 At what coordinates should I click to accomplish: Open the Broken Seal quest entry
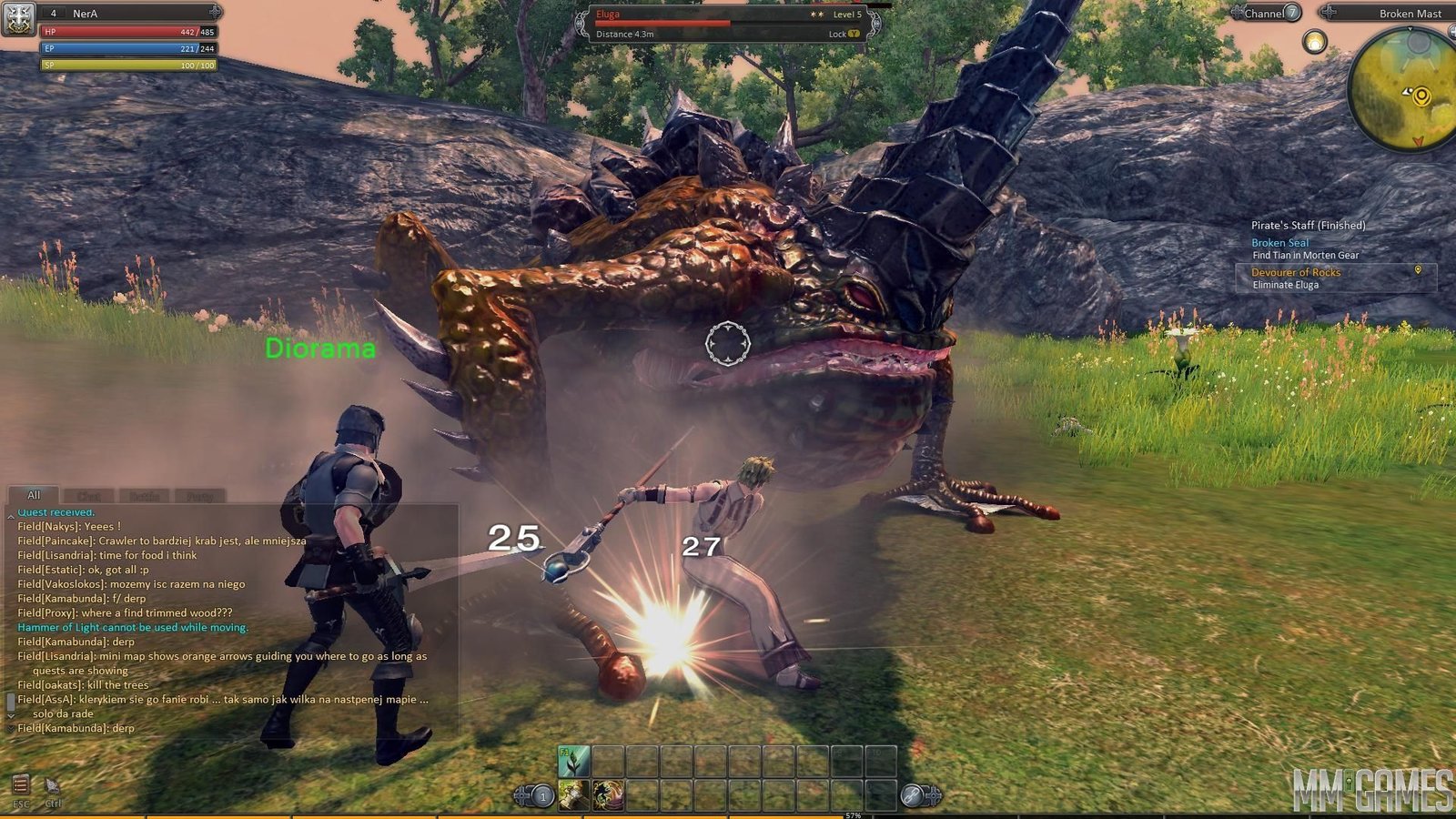[1279, 243]
